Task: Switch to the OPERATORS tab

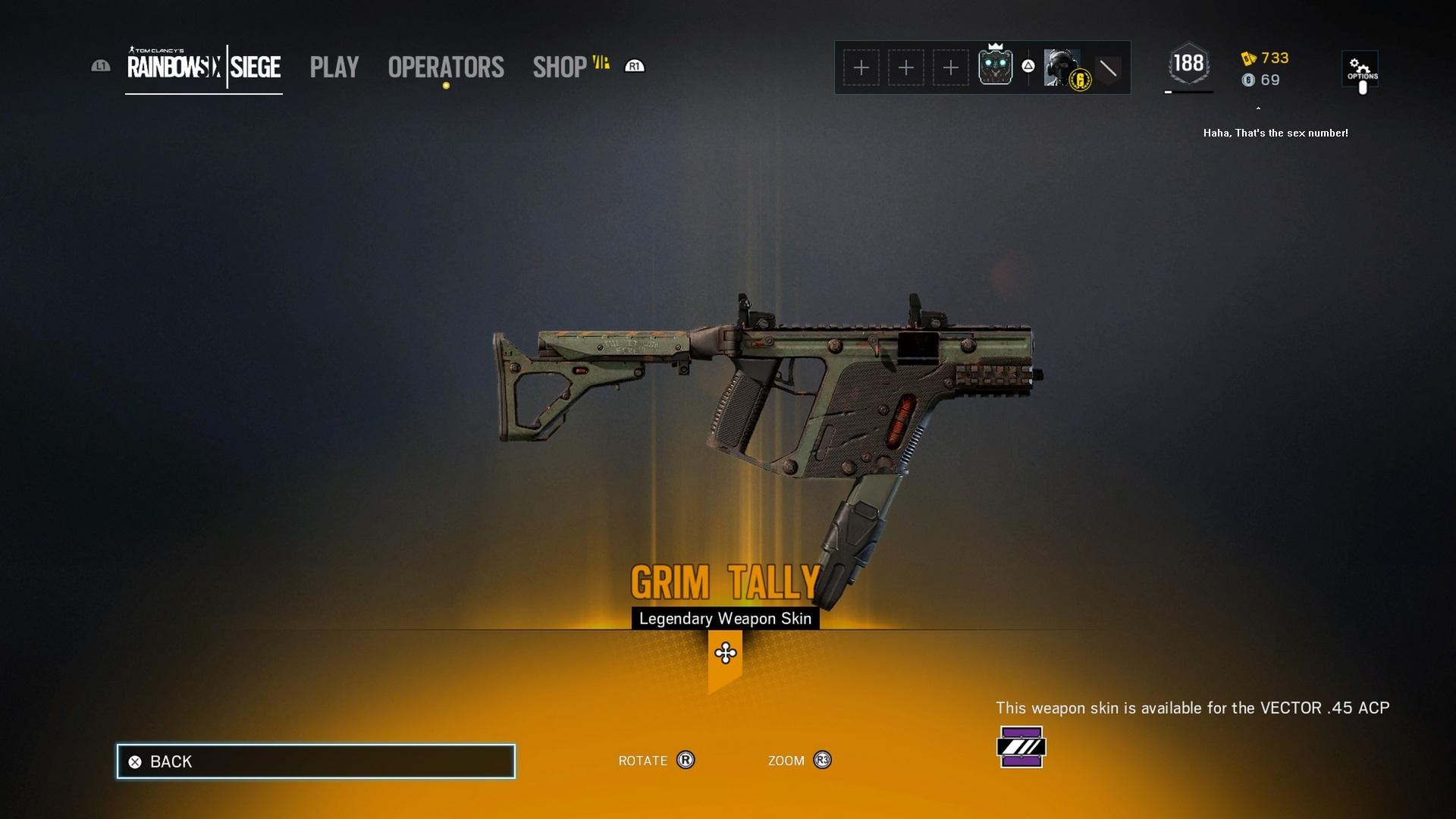Action: tap(445, 67)
